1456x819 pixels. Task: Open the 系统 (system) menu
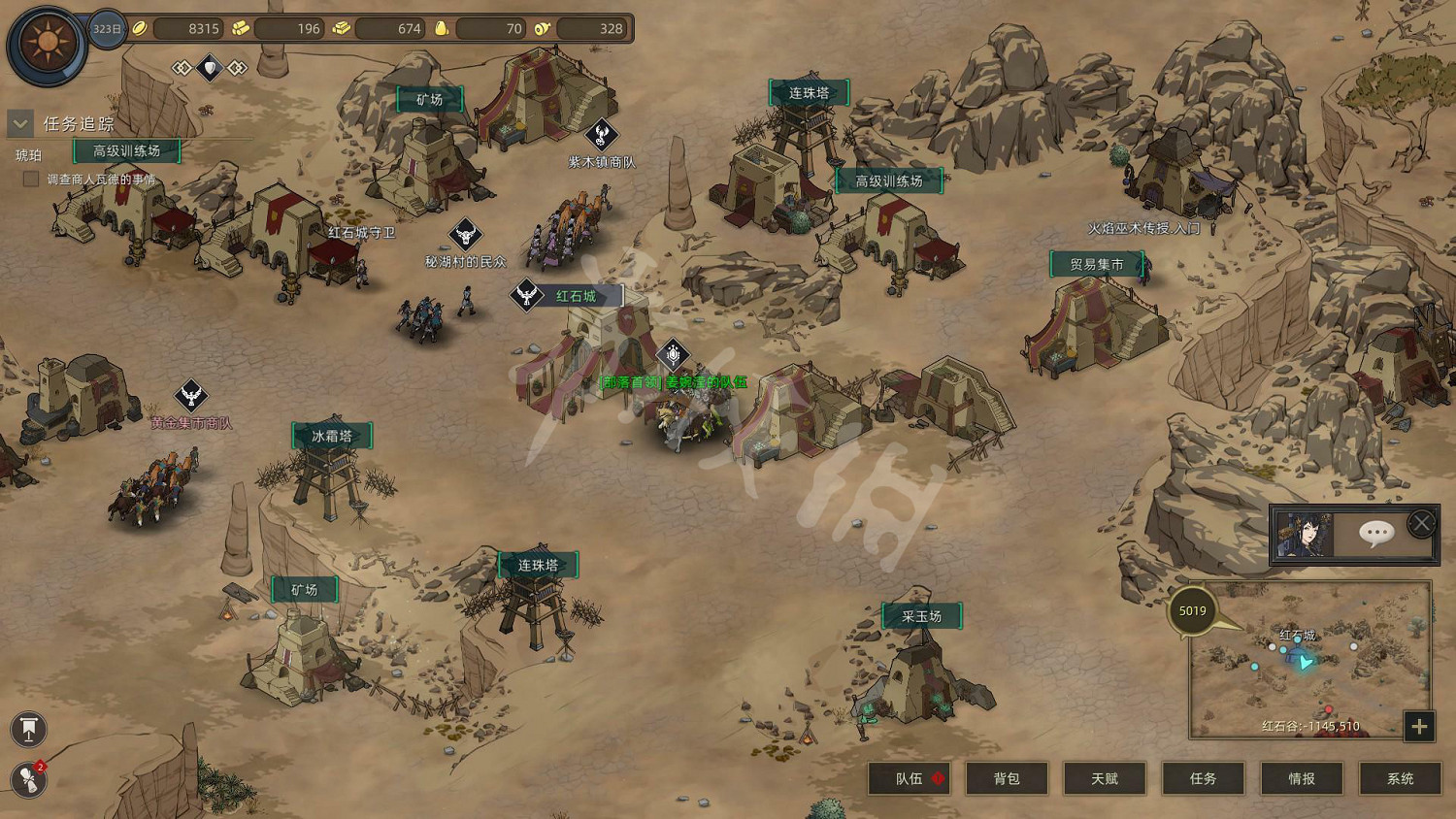click(x=1400, y=778)
